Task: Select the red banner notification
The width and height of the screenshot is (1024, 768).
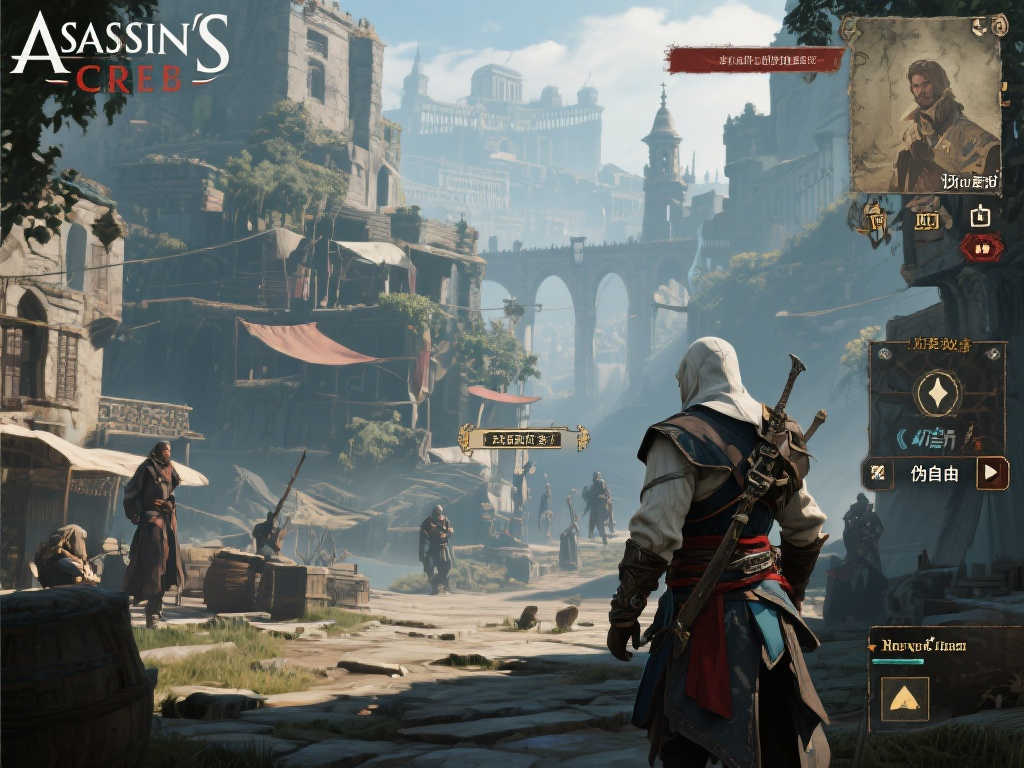Action: click(x=755, y=59)
